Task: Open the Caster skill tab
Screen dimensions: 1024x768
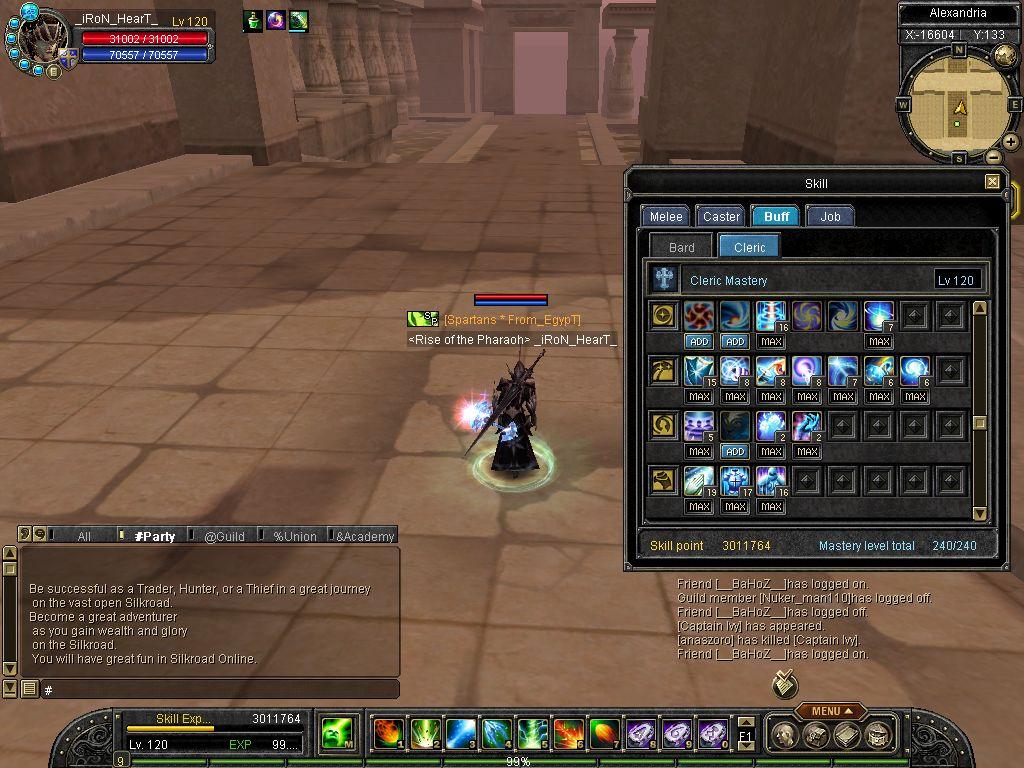Action: point(721,216)
